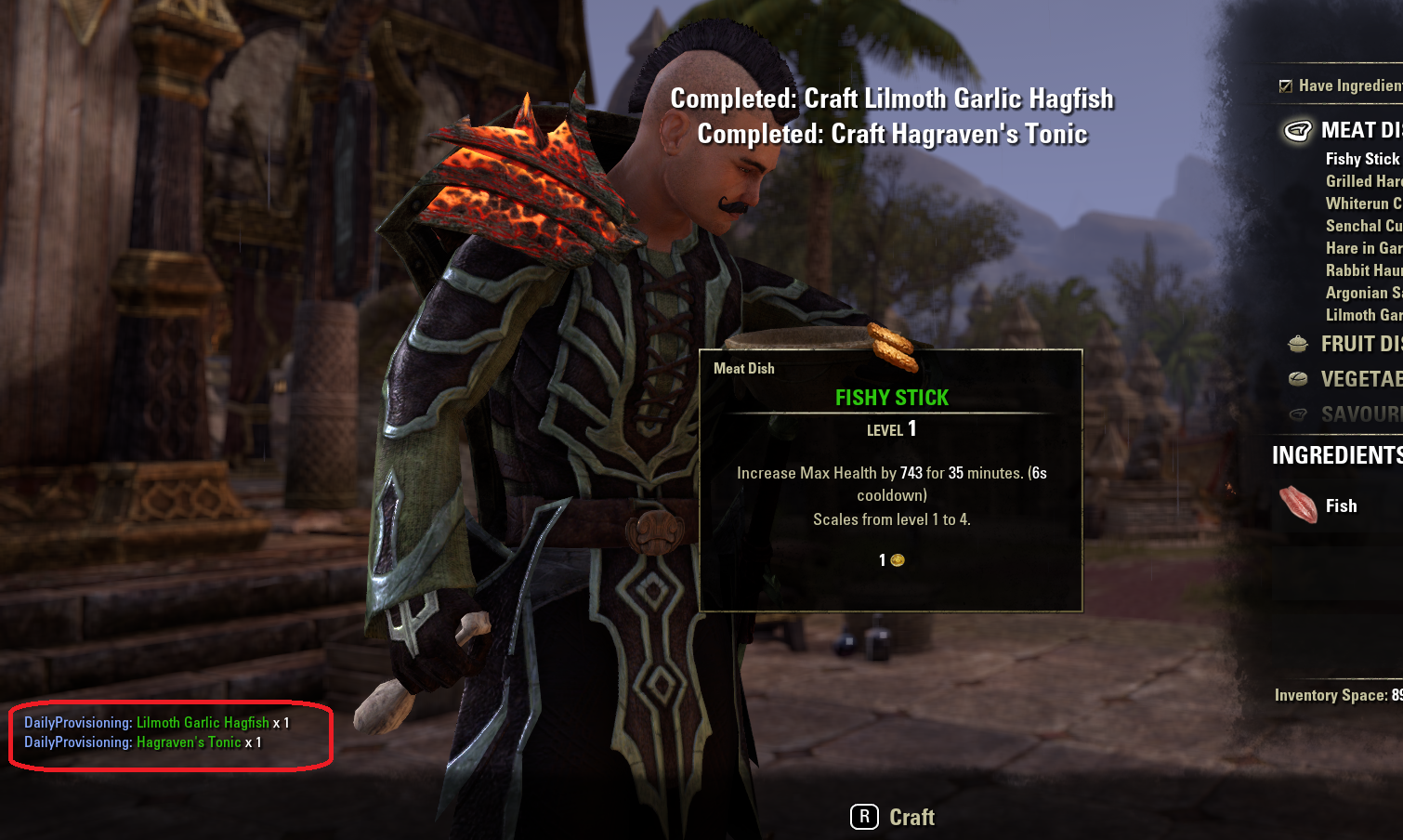Toggle the Have Ingredients checkbox
The image size is (1403, 840).
point(1286,86)
